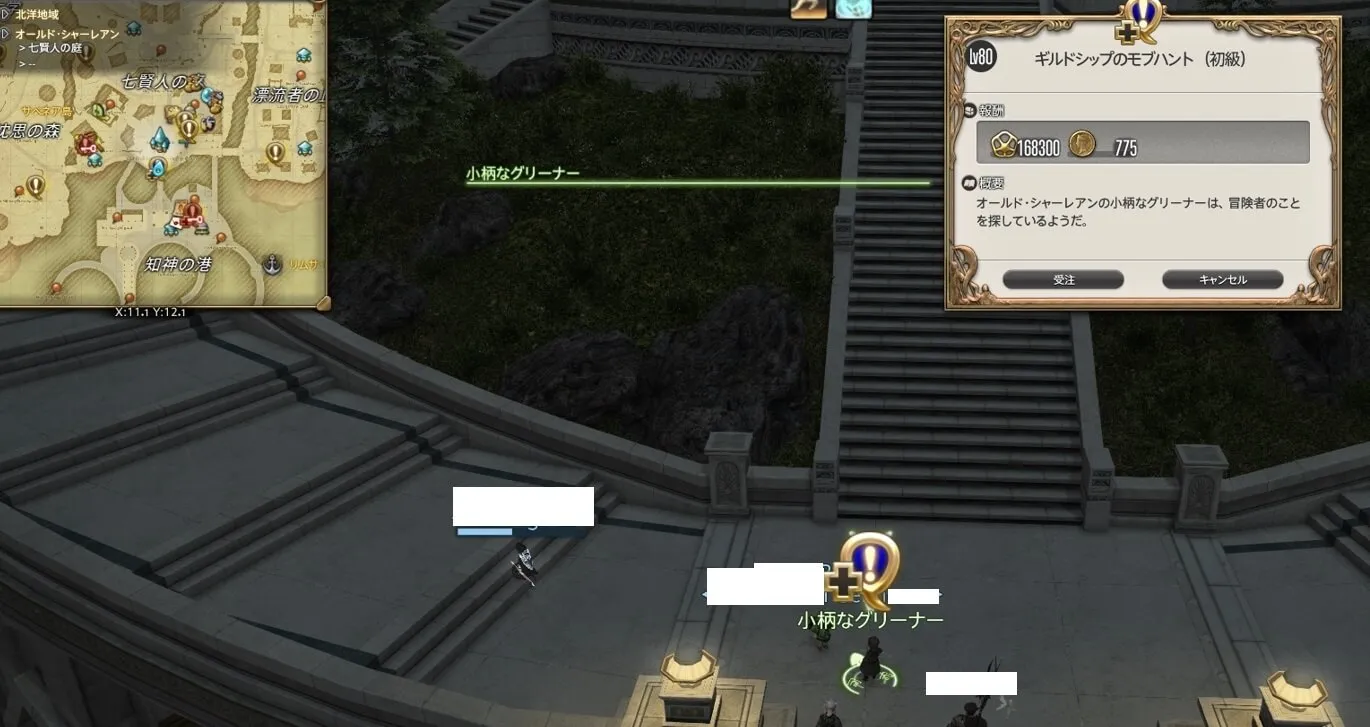Click the anchor marker on the map
This screenshot has width=1370, height=727.
tap(270, 265)
